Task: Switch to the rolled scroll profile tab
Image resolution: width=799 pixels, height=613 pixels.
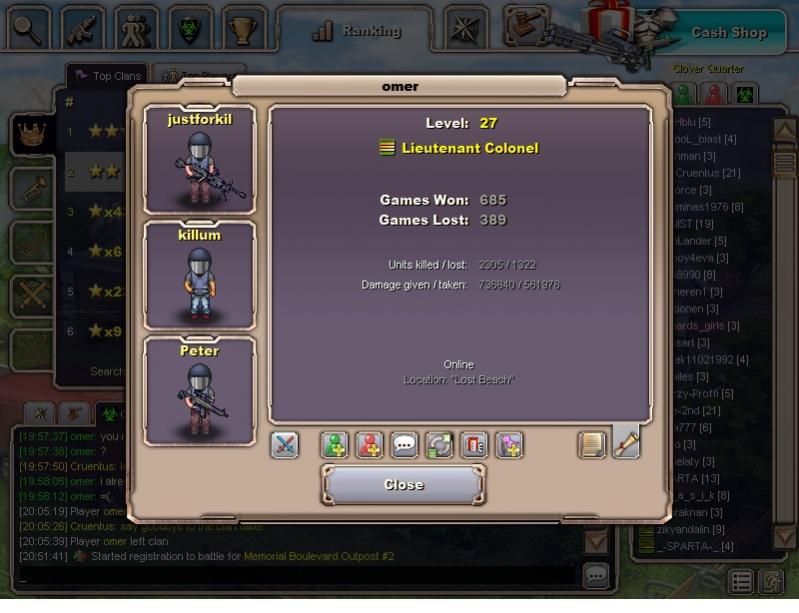Action: 626,442
